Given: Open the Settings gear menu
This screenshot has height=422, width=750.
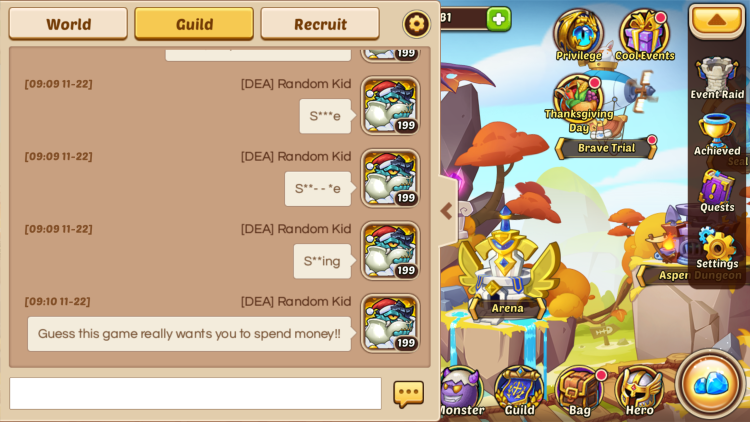Looking at the screenshot, I should click(717, 246).
